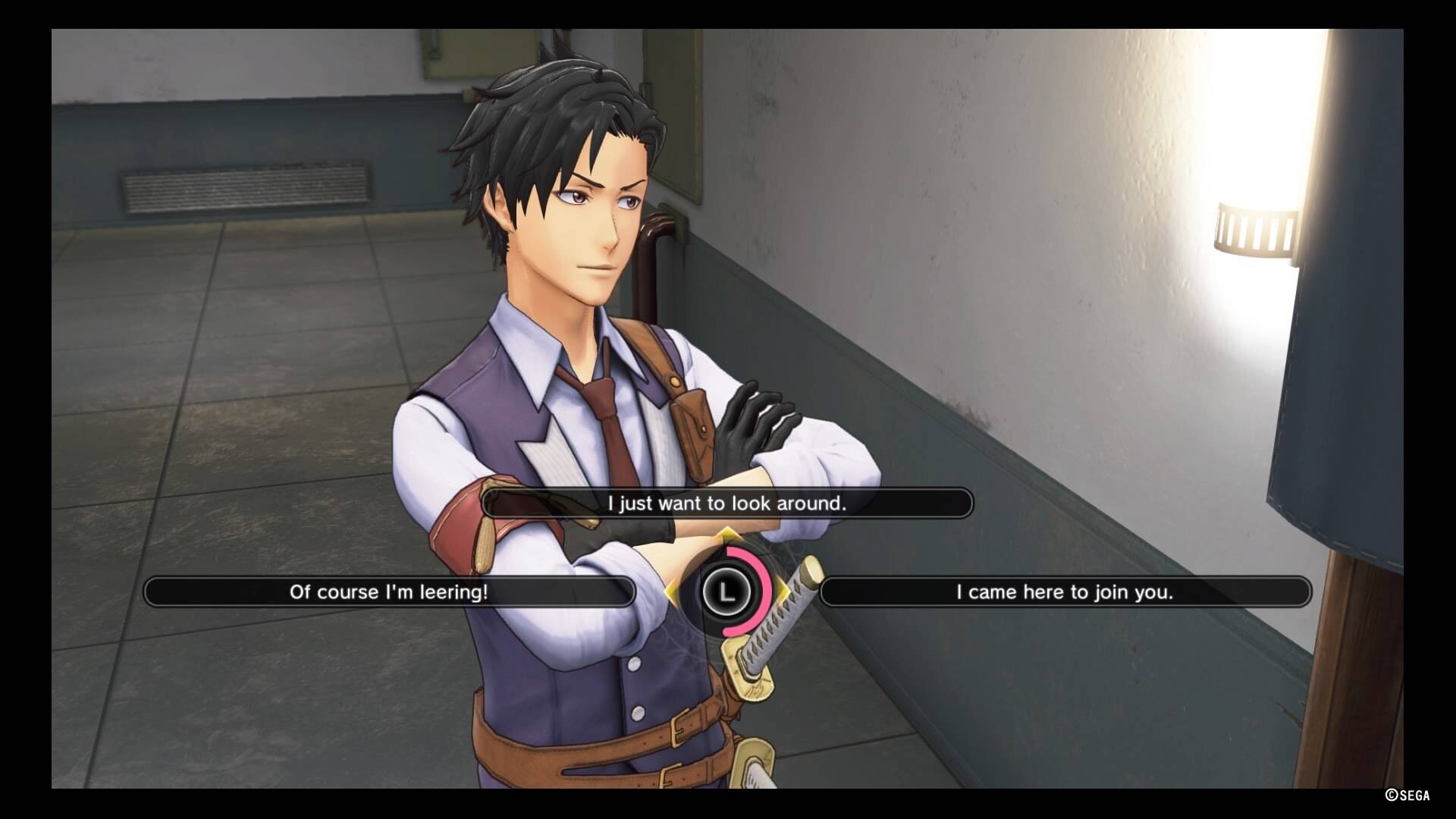
Task: Answer with "I came here to join you."
Action: (1065, 592)
